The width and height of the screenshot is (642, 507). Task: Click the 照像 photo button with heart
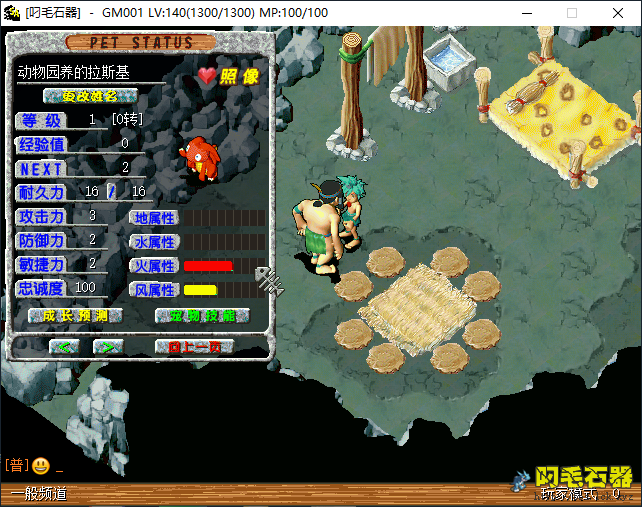[229, 75]
